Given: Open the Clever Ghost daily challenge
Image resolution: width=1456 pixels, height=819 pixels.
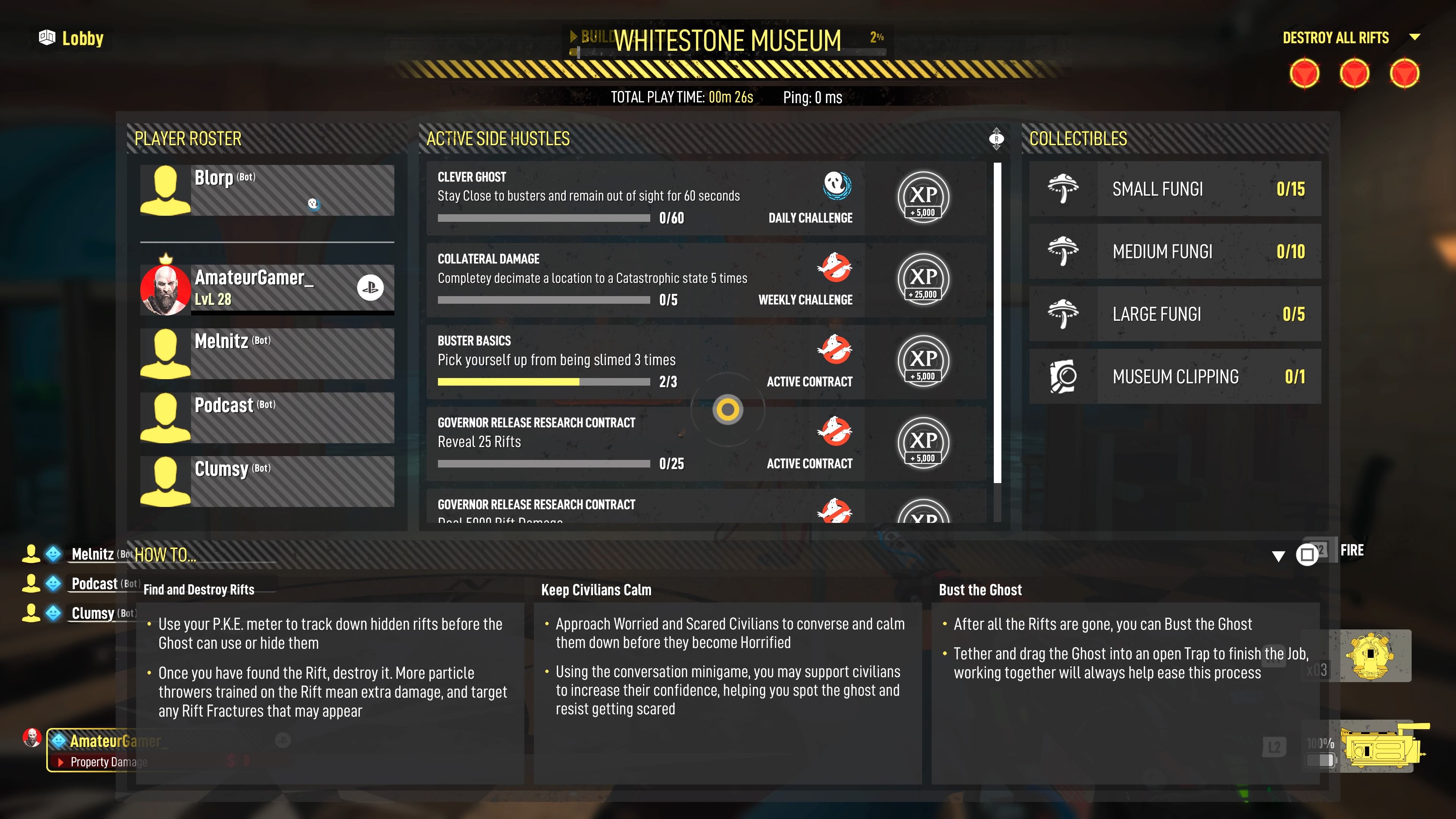Looking at the screenshot, I should pyautogui.click(x=644, y=197).
